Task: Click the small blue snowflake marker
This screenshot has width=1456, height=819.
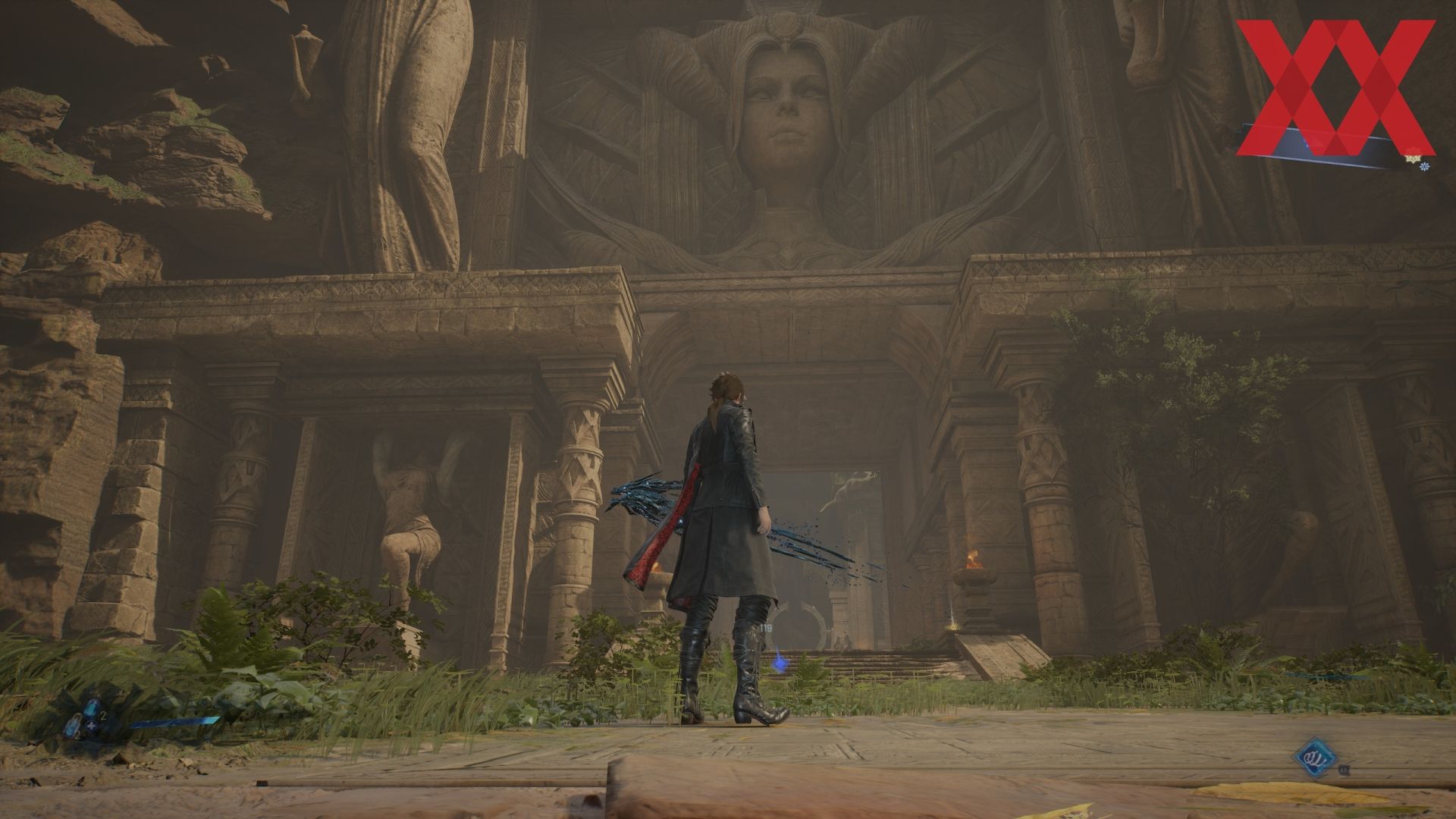Action: (1426, 165)
